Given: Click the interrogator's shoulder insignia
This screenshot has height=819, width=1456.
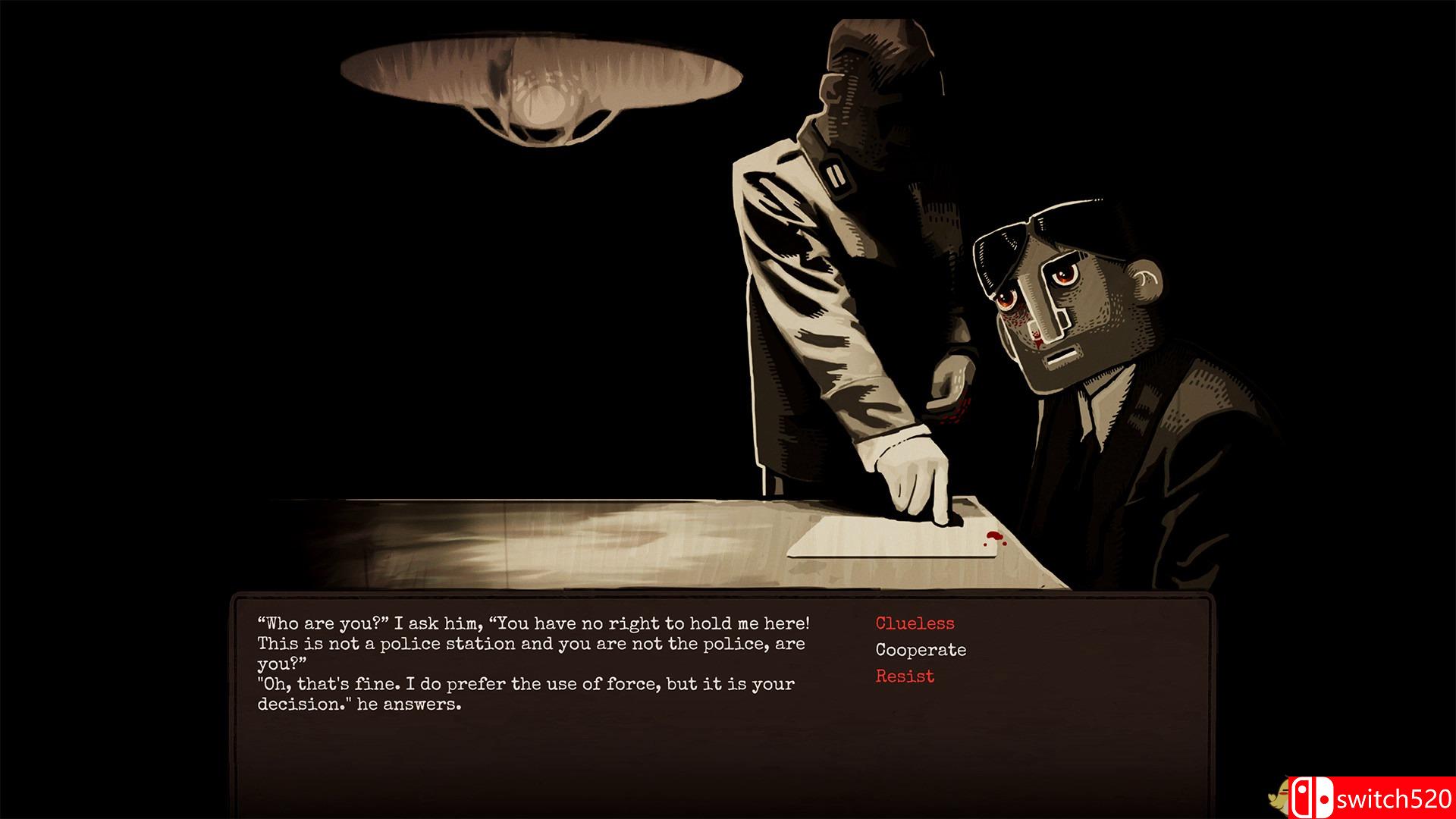Looking at the screenshot, I should pyautogui.click(x=834, y=174).
